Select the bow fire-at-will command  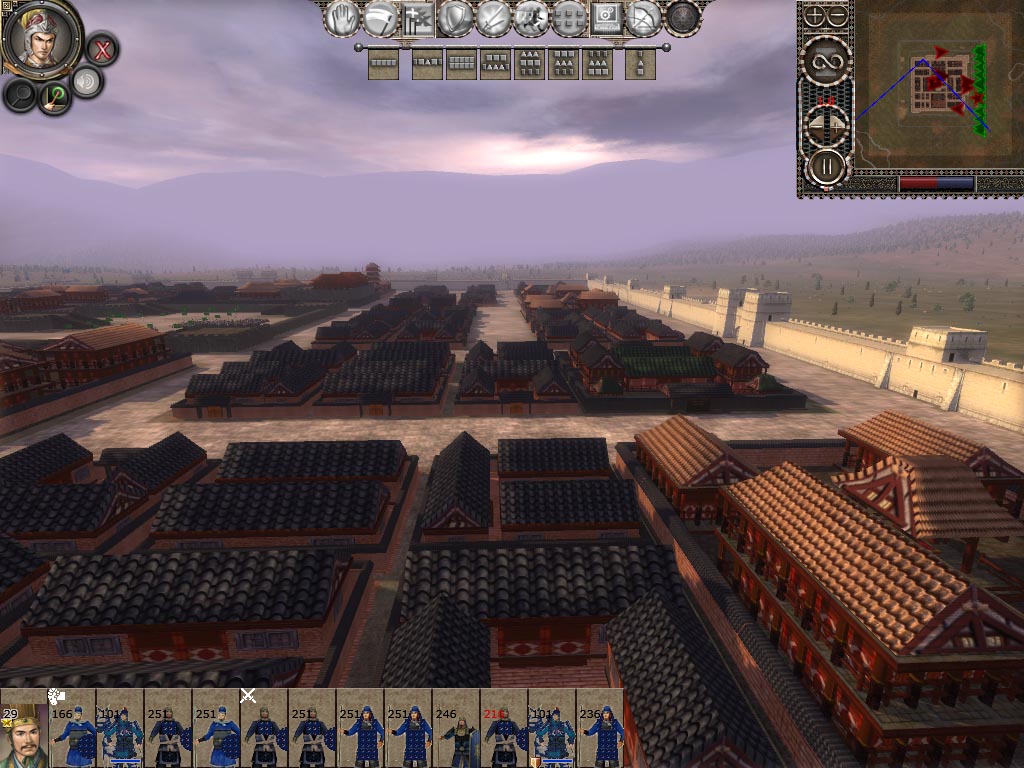pyautogui.click(x=644, y=18)
